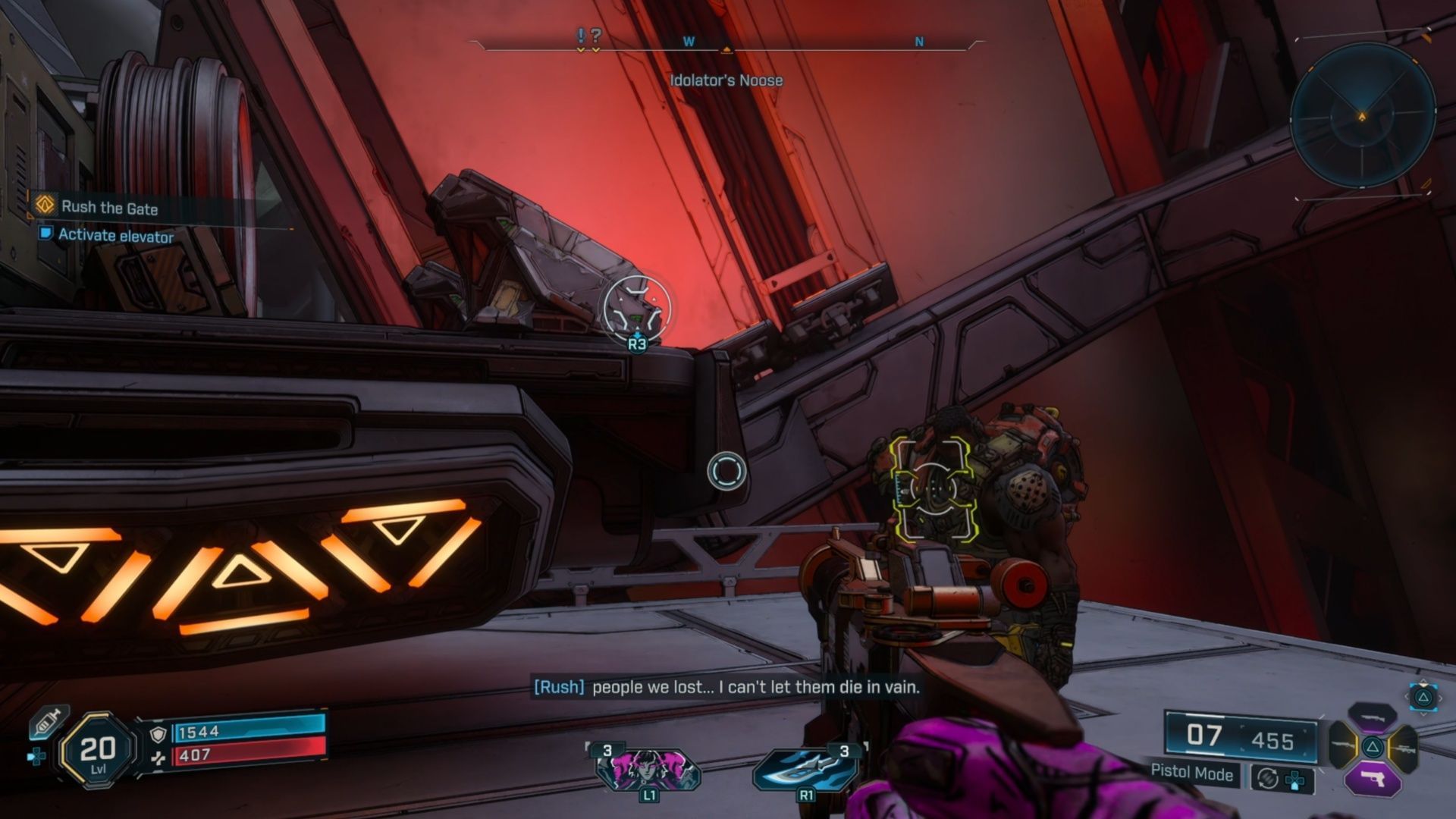Click the compass bar's exclamation quest marker
Image resolution: width=1456 pixels, height=819 pixels.
581,36
